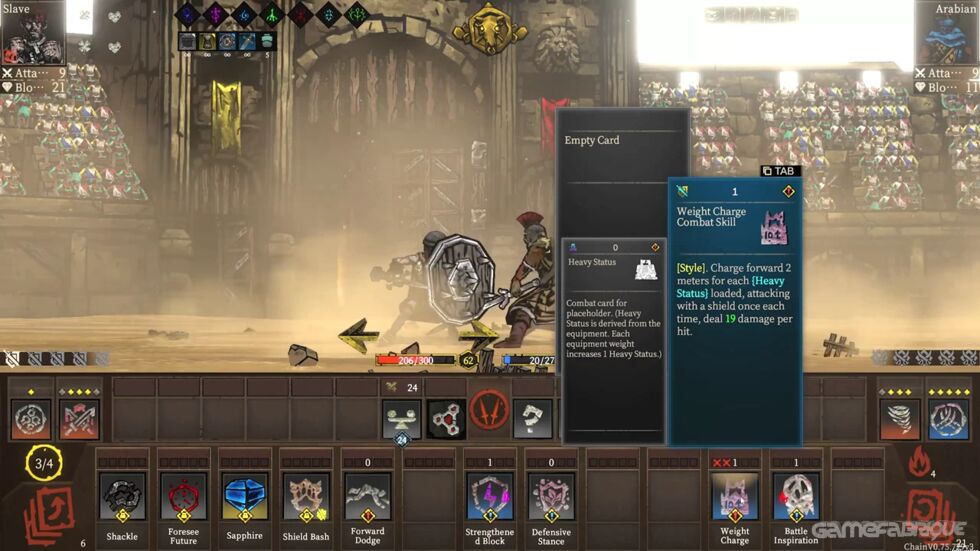
Task: Select the three-node chain icon
Action: click(447, 419)
